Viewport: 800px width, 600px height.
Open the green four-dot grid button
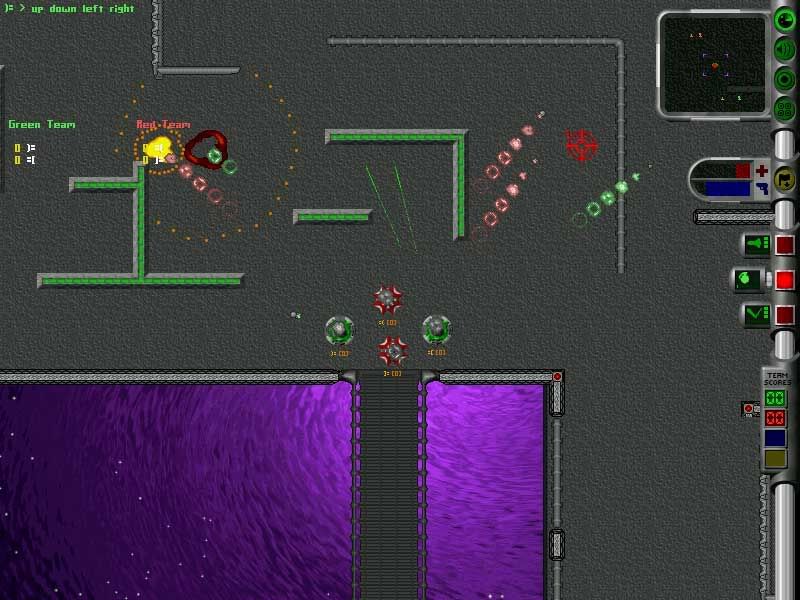pyautogui.click(x=785, y=108)
